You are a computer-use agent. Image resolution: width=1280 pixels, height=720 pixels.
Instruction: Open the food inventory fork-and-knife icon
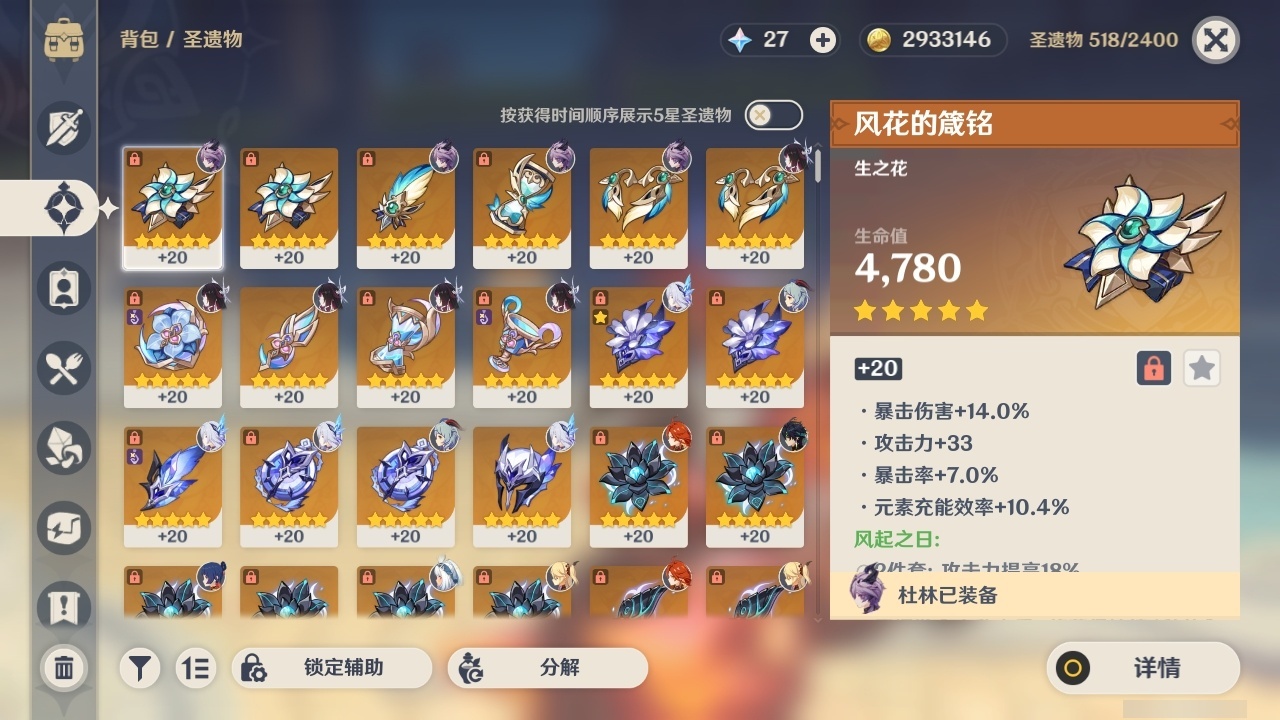click(63, 368)
